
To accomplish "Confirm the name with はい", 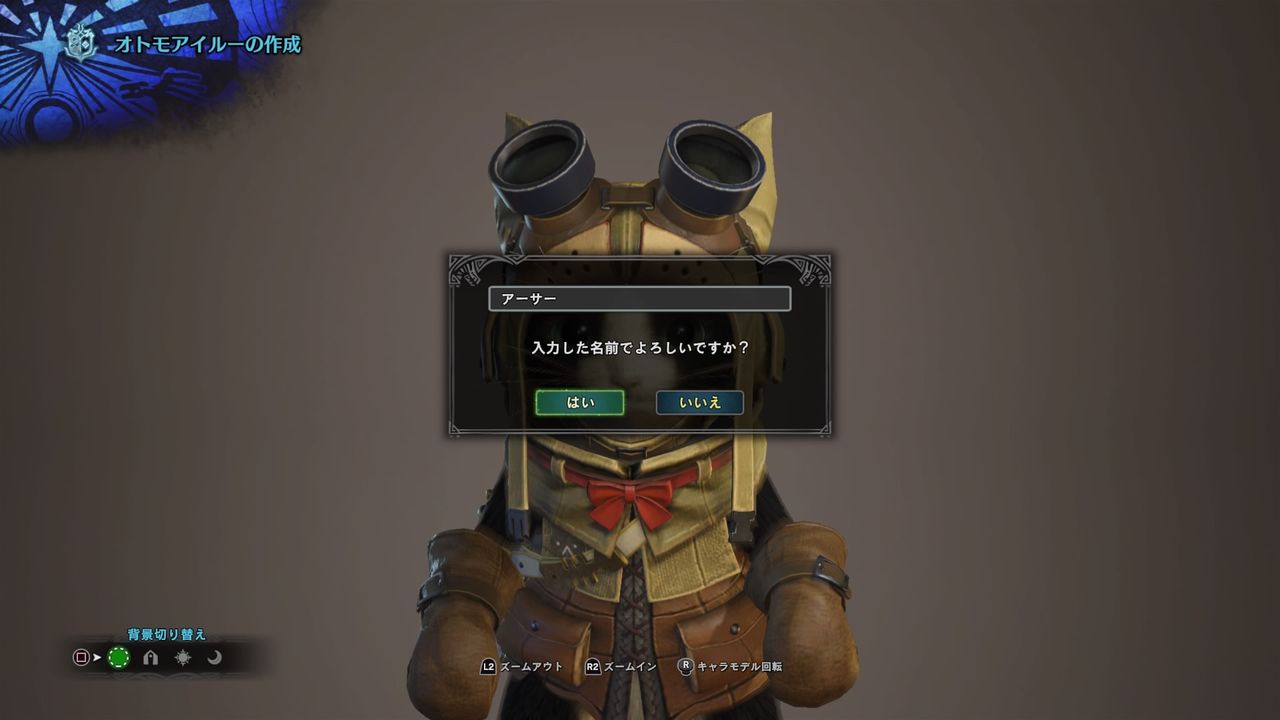I will (x=580, y=402).
